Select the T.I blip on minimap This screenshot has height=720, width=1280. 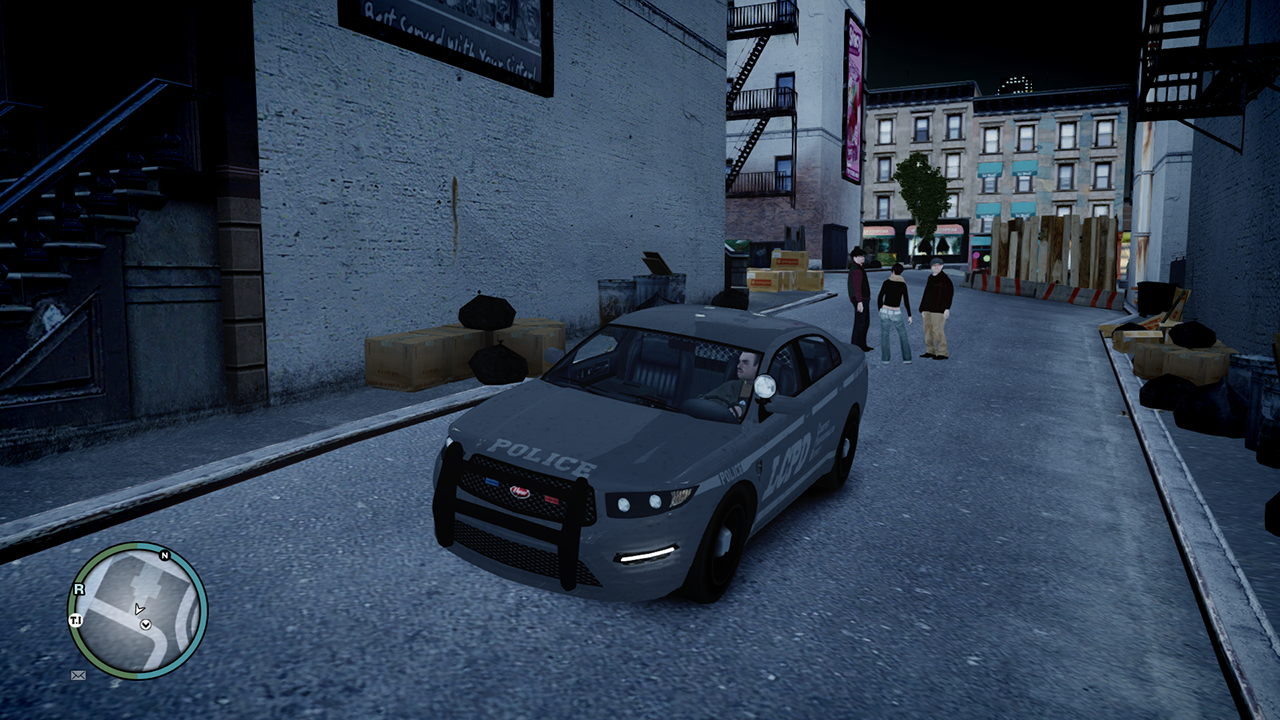coord(75,621)
